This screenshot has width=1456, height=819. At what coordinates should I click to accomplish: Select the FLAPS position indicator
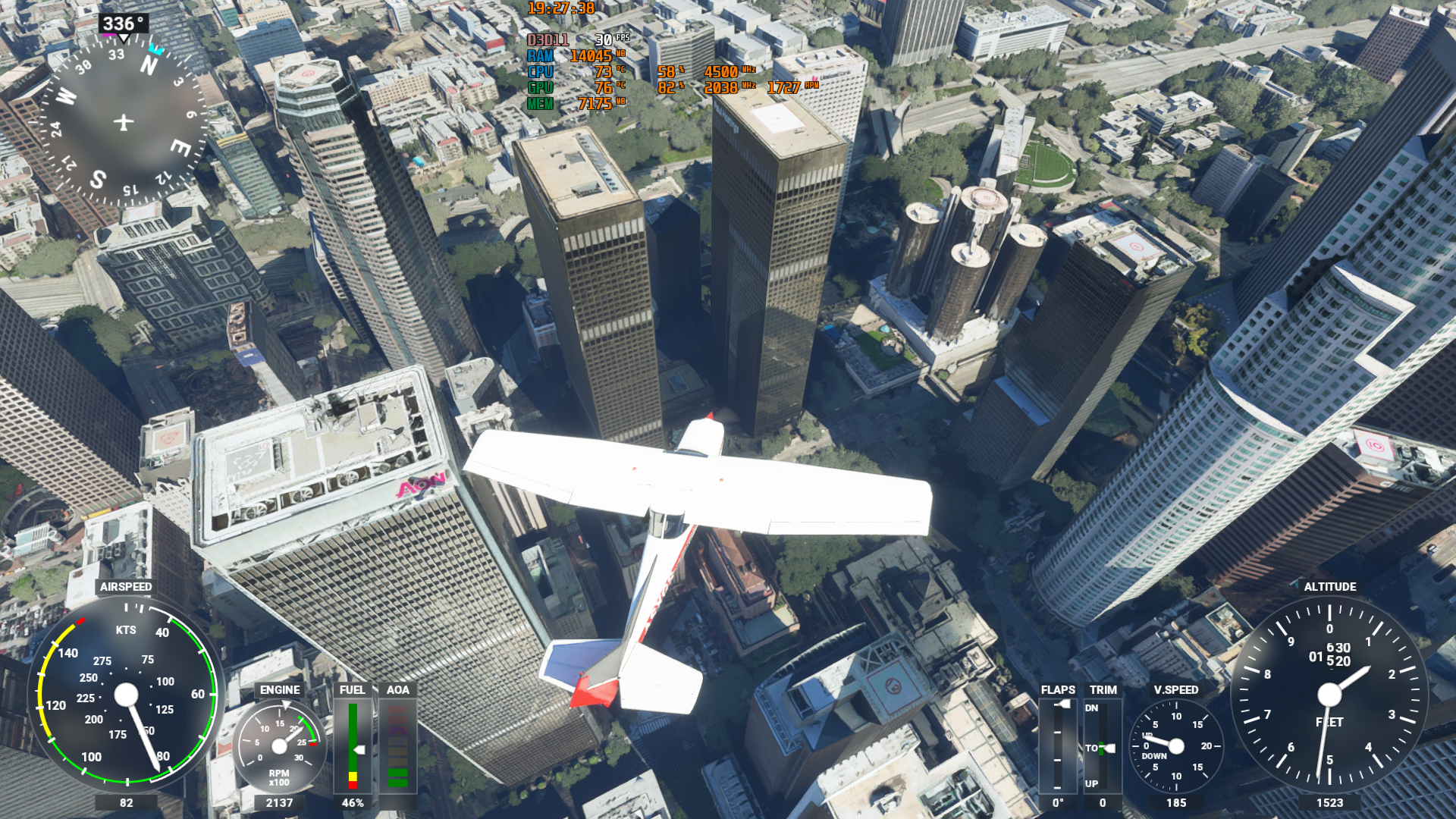click(1058, 746)
